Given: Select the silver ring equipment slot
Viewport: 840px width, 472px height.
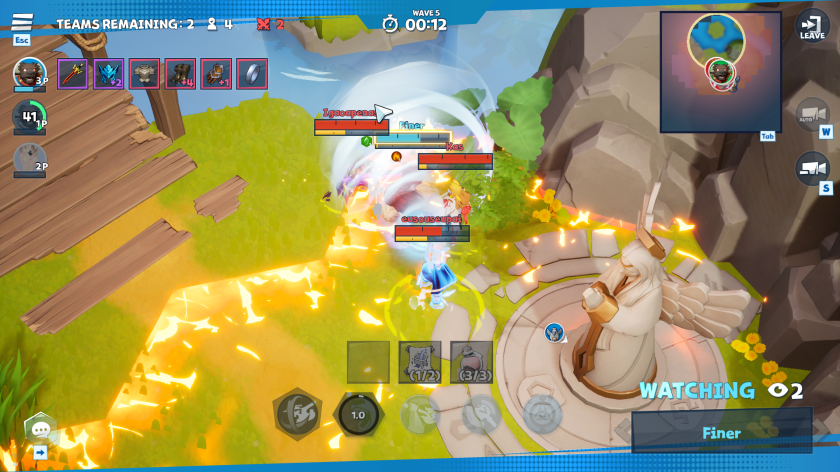Looking at the screenshot, I should 252,74.
